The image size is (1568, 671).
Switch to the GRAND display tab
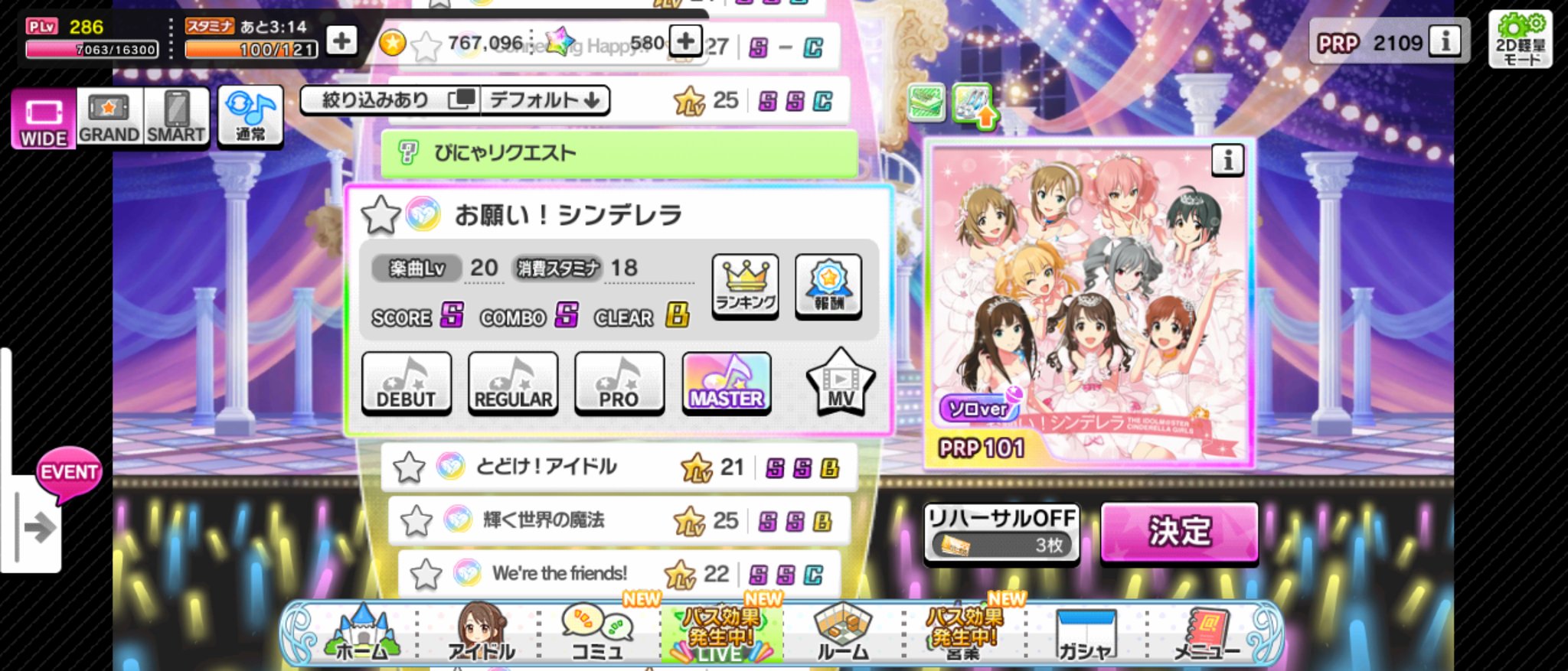pyautogui.click(x=108, y=116)
